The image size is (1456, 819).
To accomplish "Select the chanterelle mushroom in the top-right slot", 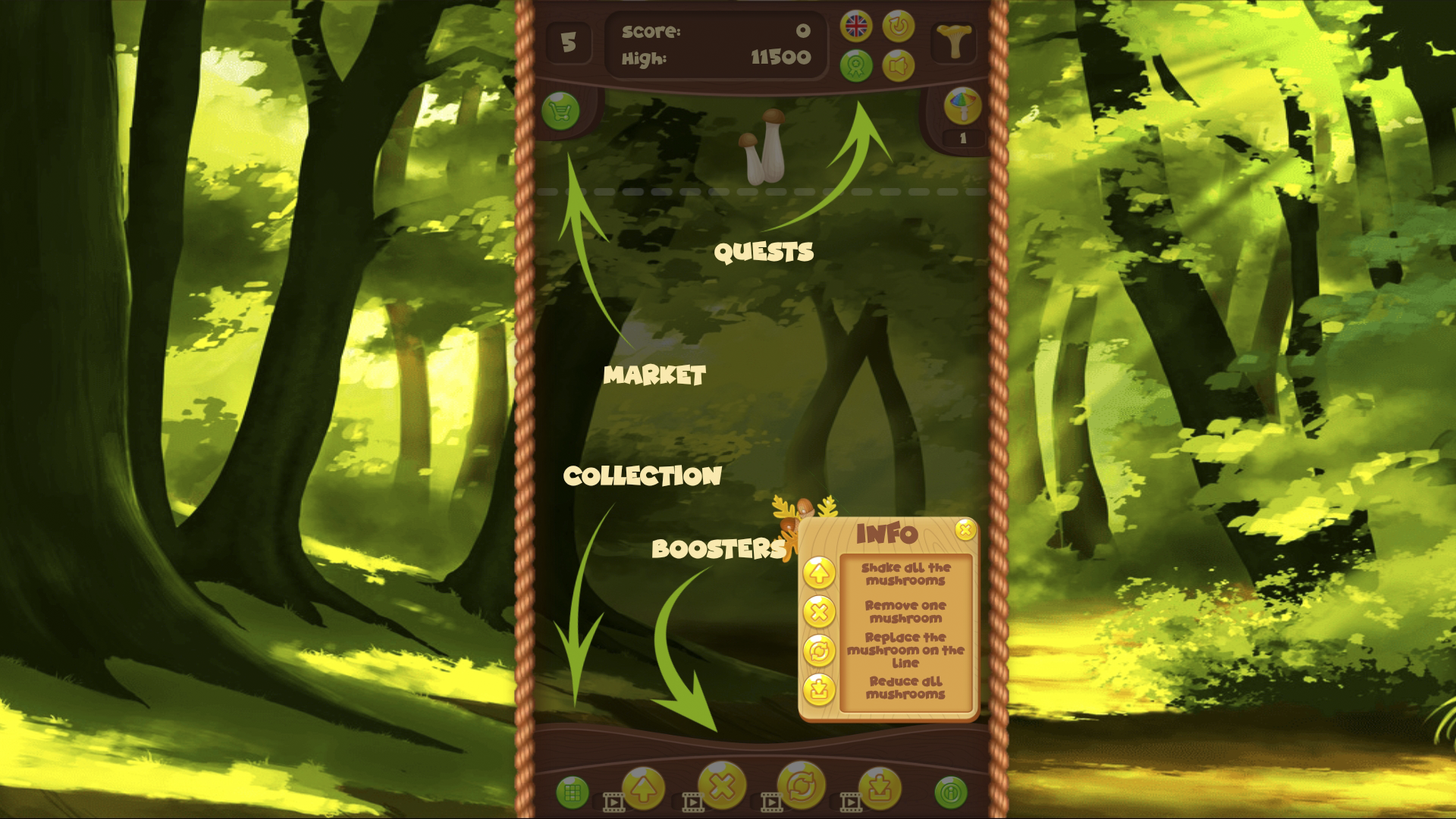I will click(954, 42).
